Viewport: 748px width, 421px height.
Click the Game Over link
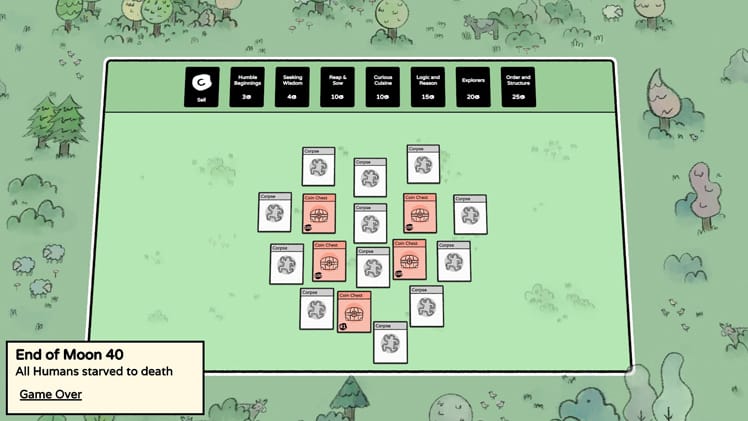(51, 394)
